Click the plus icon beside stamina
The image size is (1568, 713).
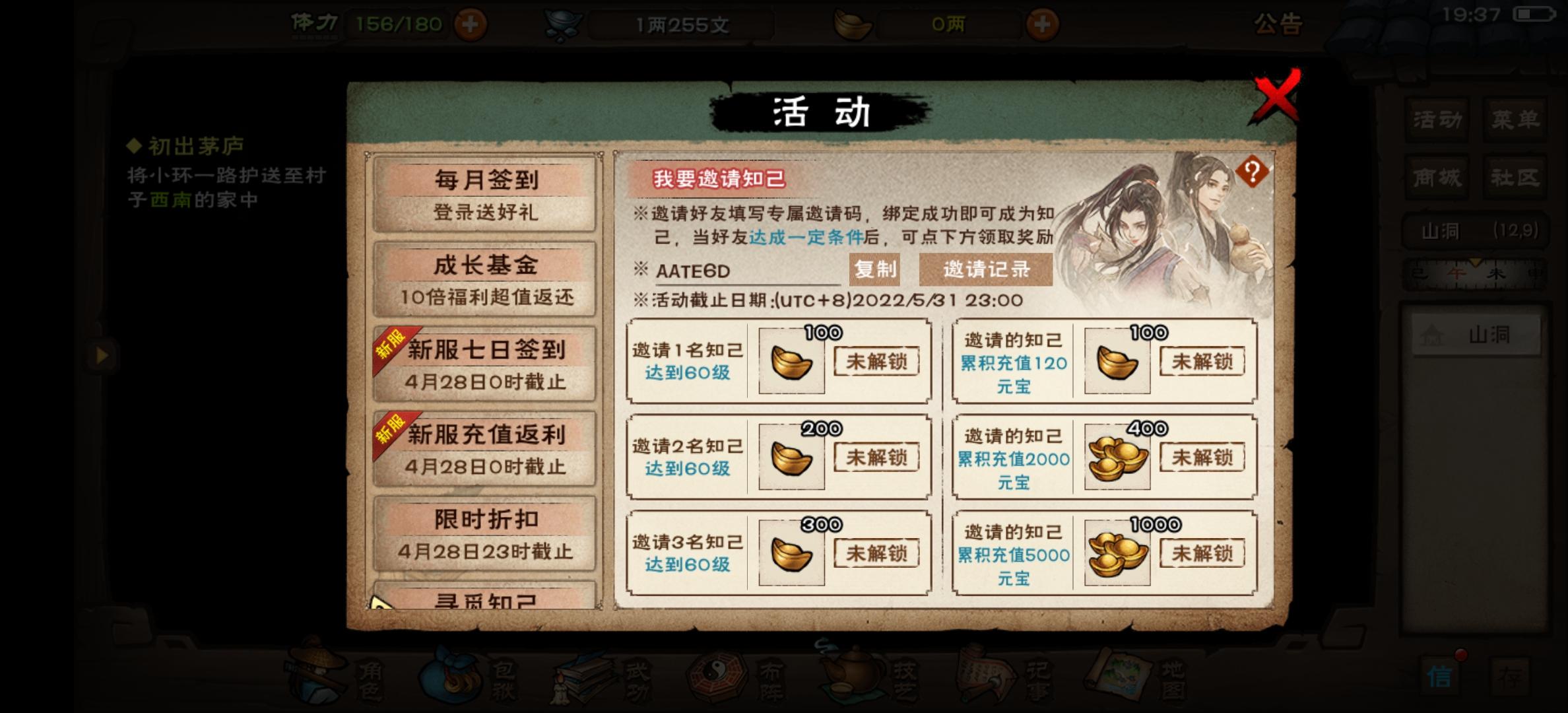(x=470, y=26)
